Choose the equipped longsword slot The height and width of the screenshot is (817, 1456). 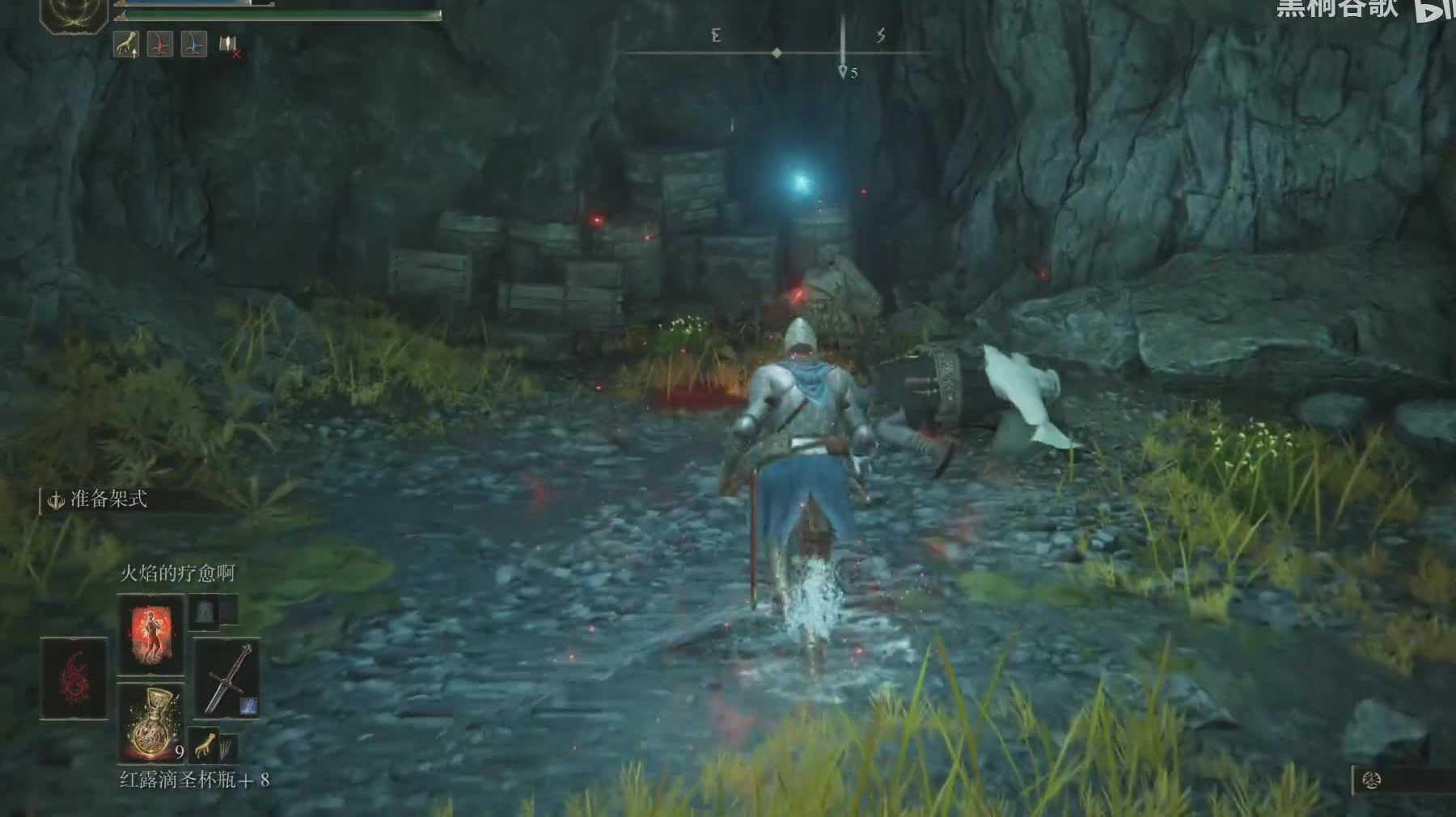[x=227, y=679]
